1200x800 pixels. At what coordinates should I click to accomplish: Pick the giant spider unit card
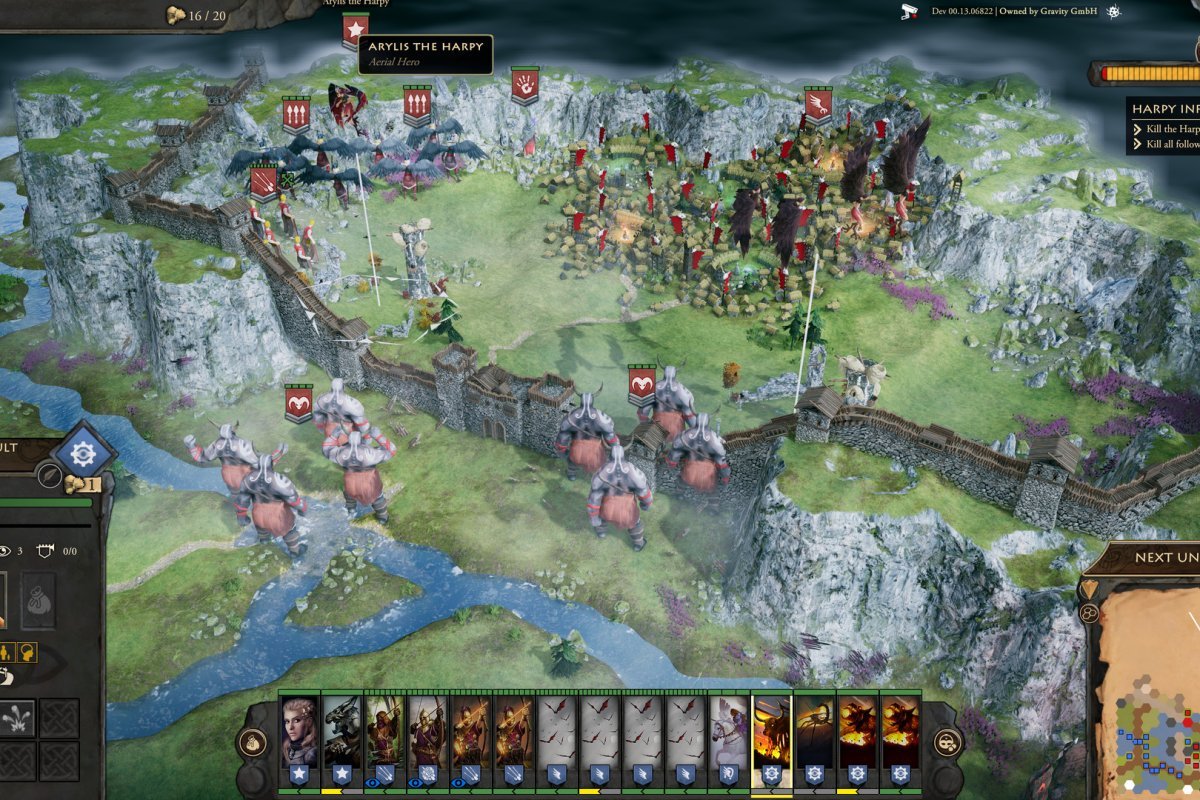pos(814,731)
